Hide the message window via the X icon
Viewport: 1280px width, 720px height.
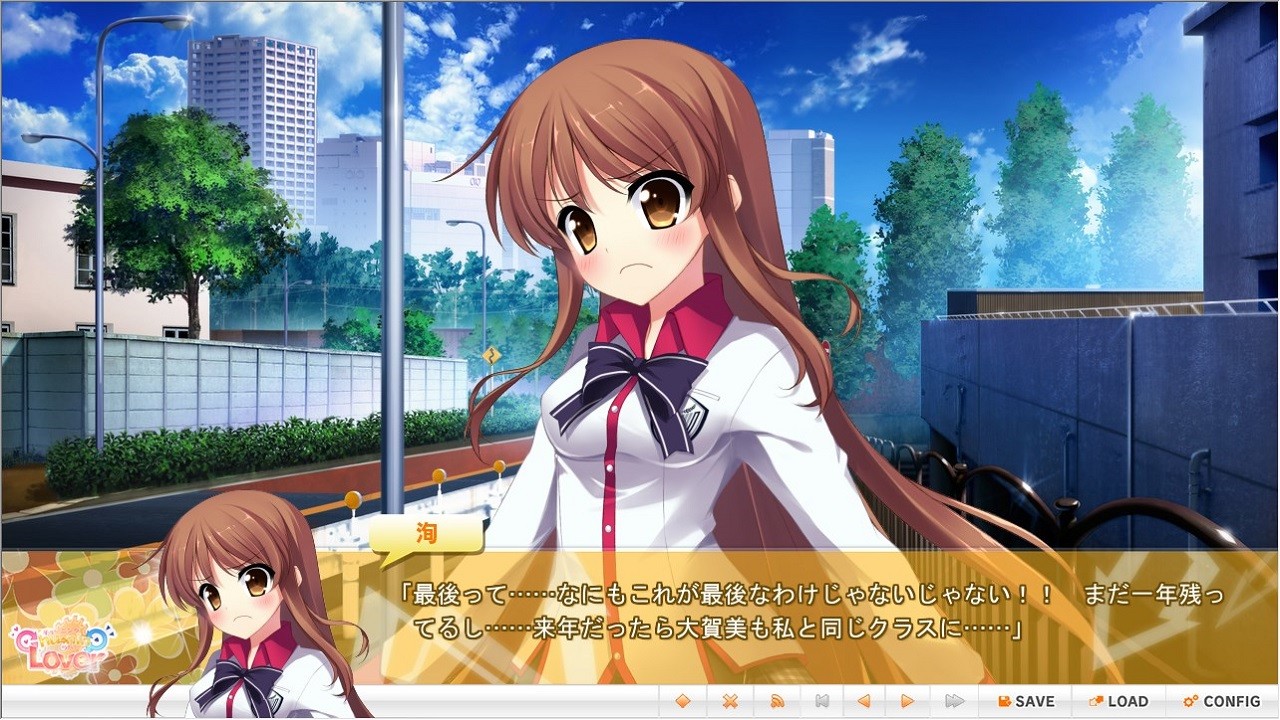coord(729,701)
